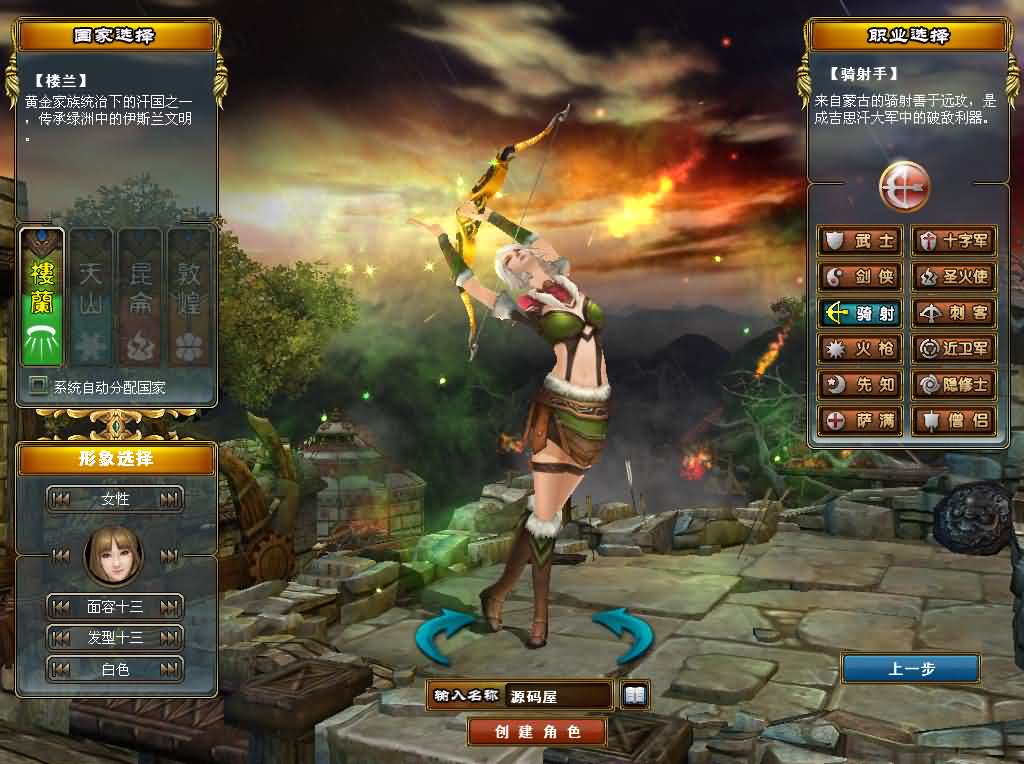Go back with the 上一步 button
This screenshot has height=764, width=1024.
click(910, 669)
